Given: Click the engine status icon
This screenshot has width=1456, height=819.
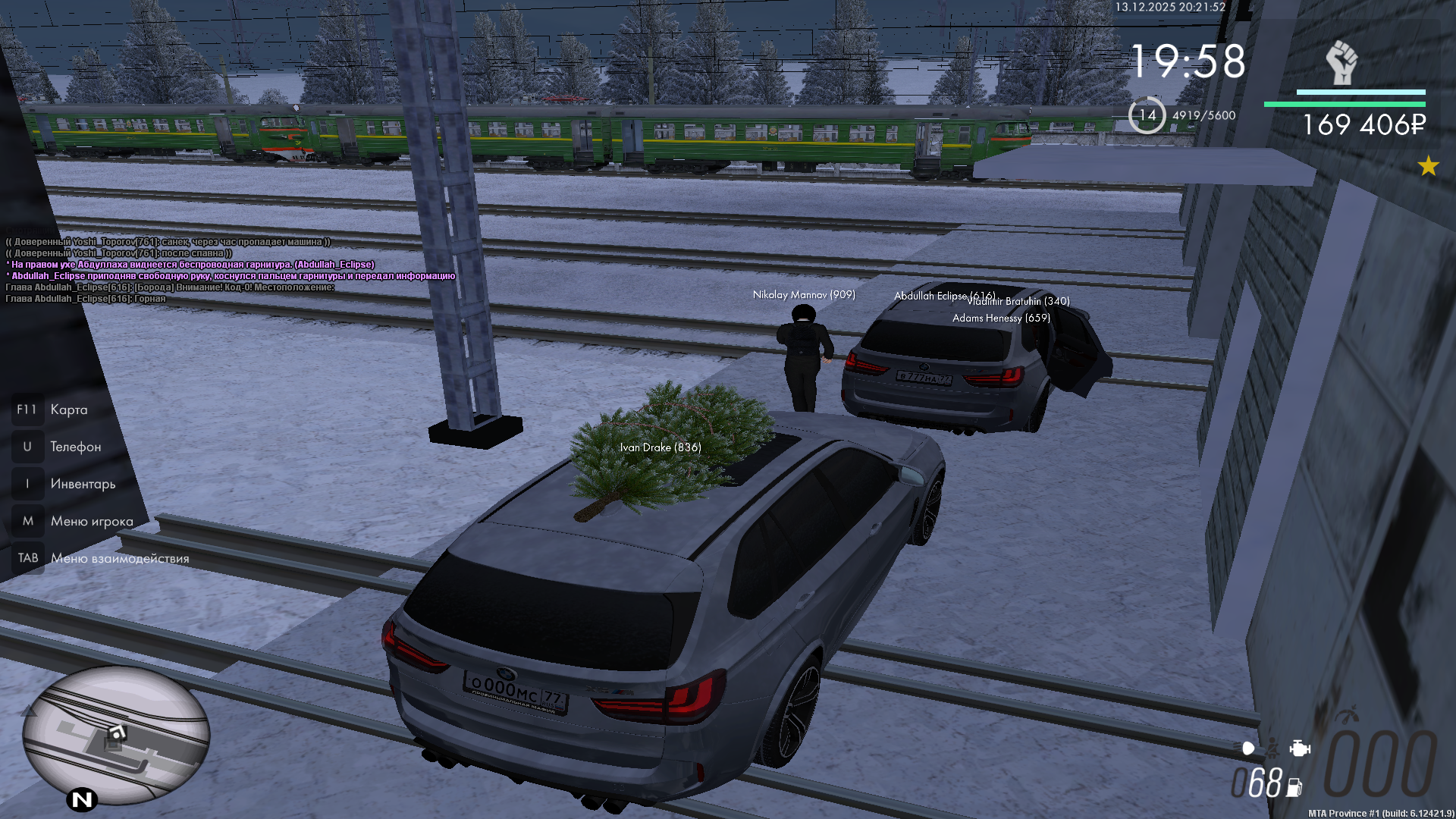Looking at the screenshot, I should pos(1300,748).
